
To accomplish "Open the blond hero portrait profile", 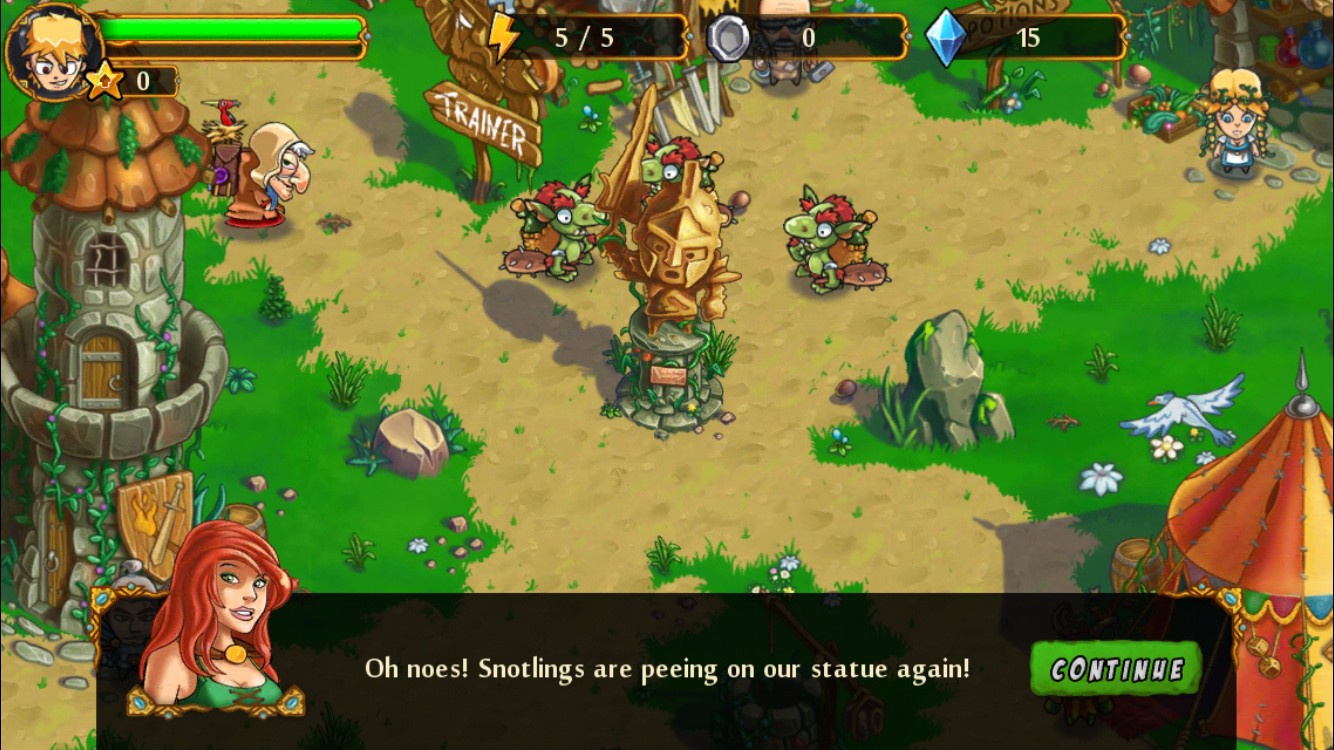I will click(x=52, y=50).
